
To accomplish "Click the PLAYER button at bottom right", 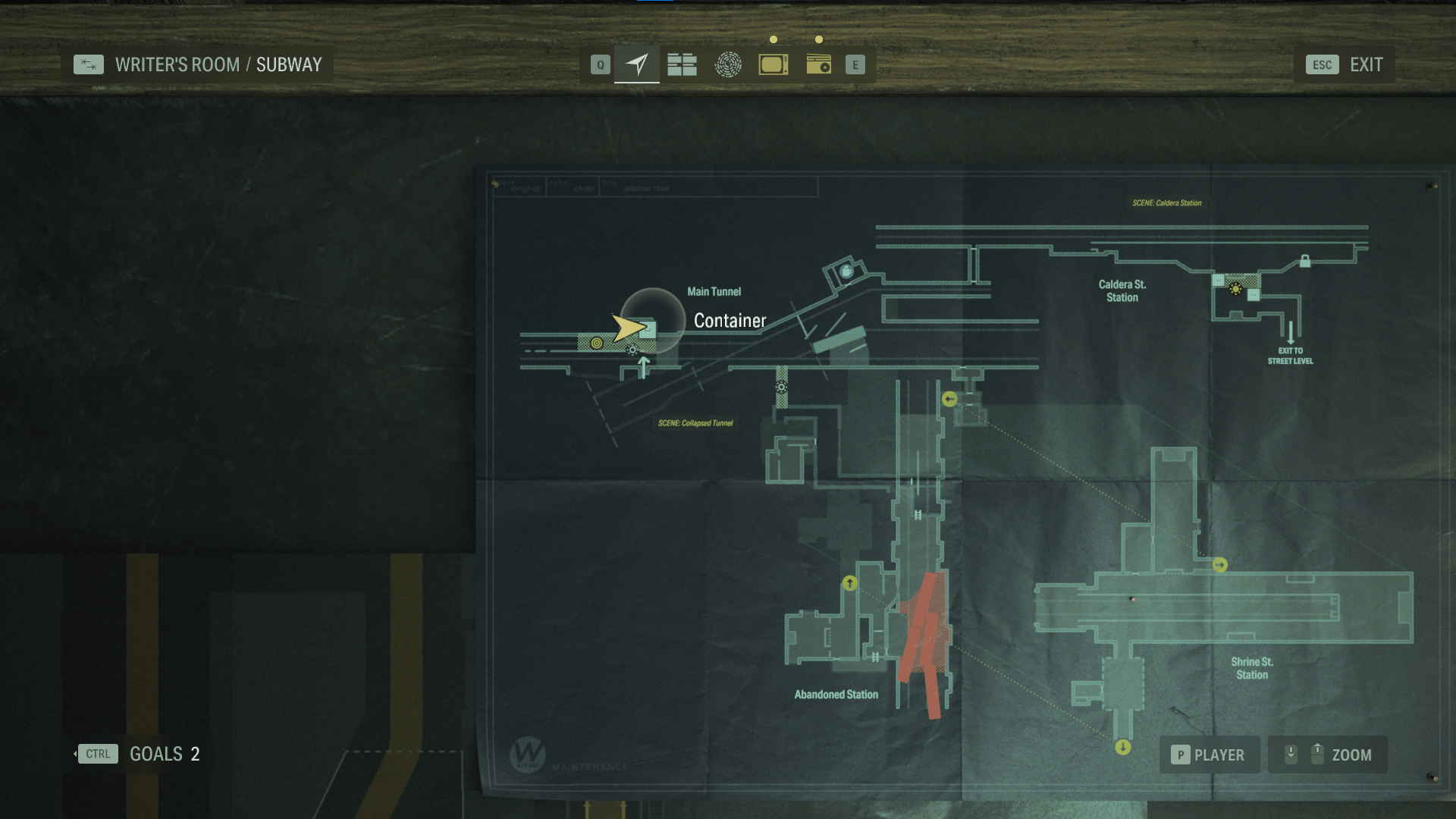I will click(1210, 755).
